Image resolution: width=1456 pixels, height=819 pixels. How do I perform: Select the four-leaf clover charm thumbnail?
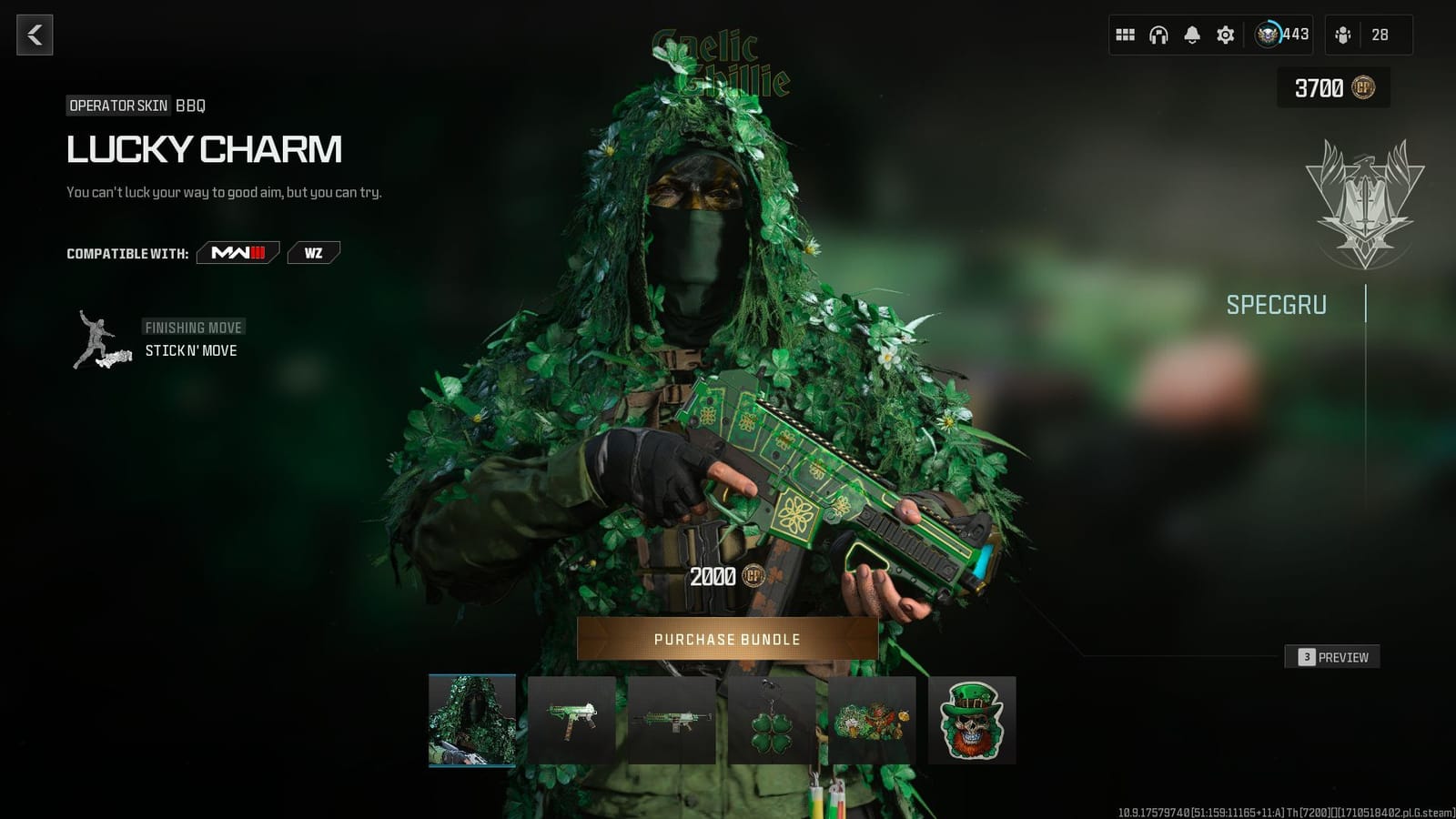773,719
